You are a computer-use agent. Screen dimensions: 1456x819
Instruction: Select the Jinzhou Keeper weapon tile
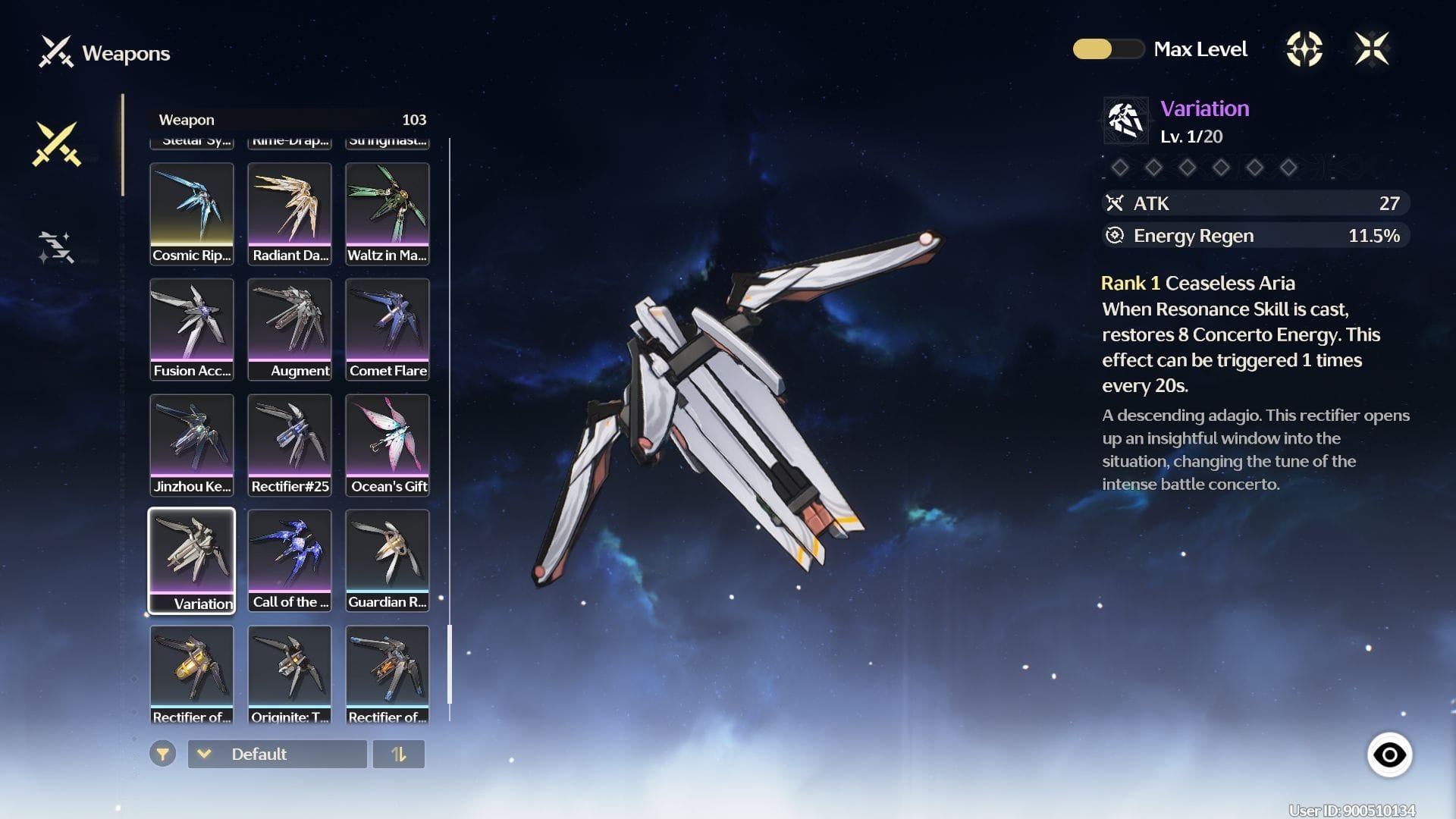coord(192,445)
